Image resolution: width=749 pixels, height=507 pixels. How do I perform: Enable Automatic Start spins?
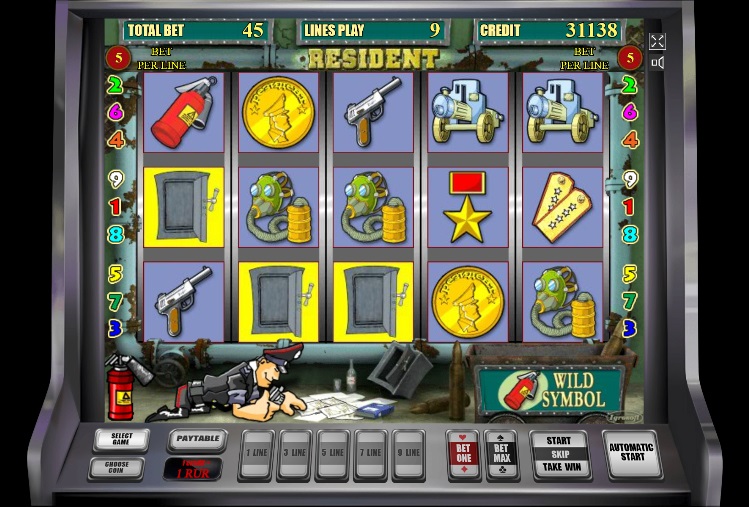(632, 454)
